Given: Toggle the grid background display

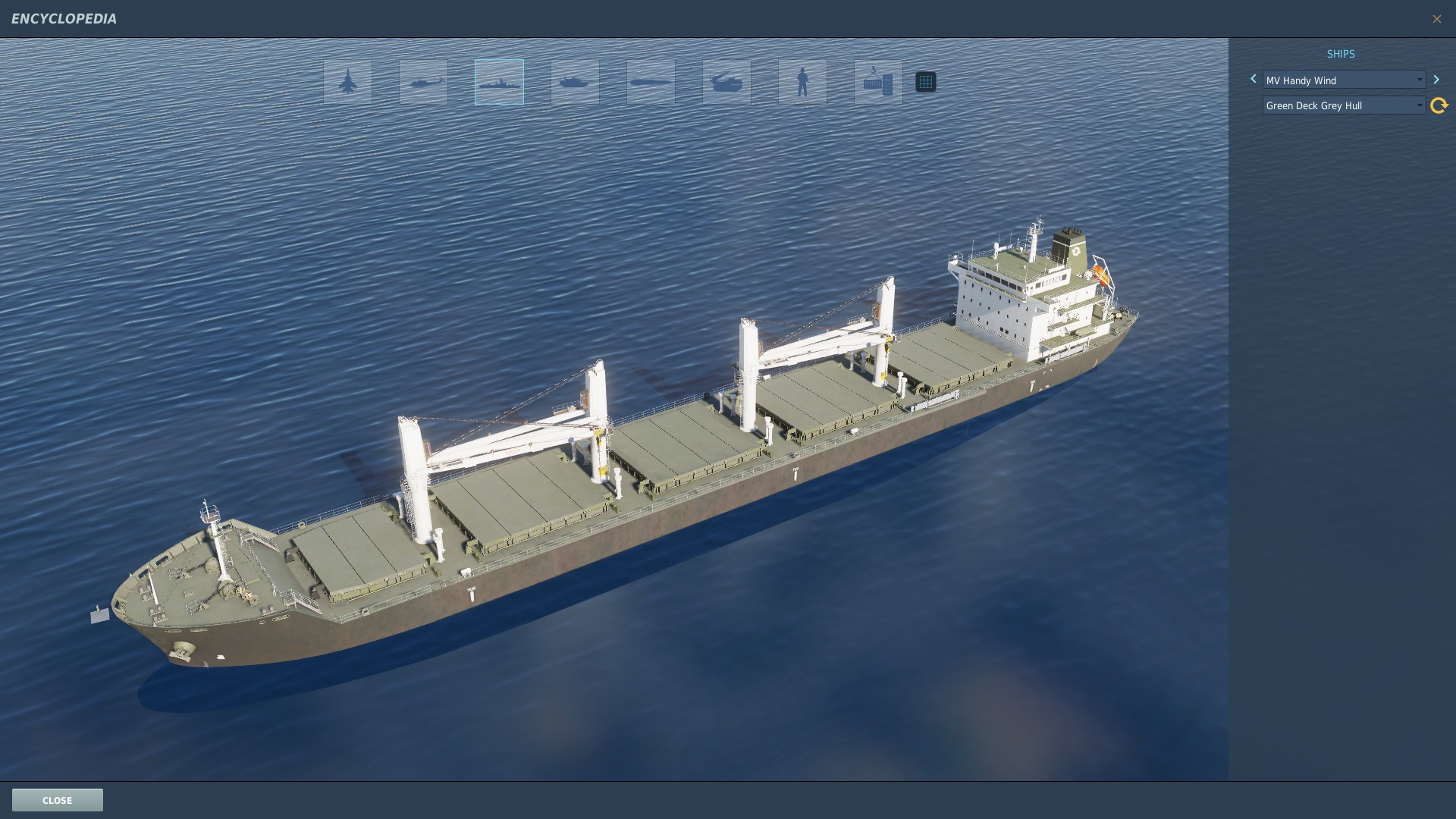Looking at the screenshot, I should coord(925,81).
